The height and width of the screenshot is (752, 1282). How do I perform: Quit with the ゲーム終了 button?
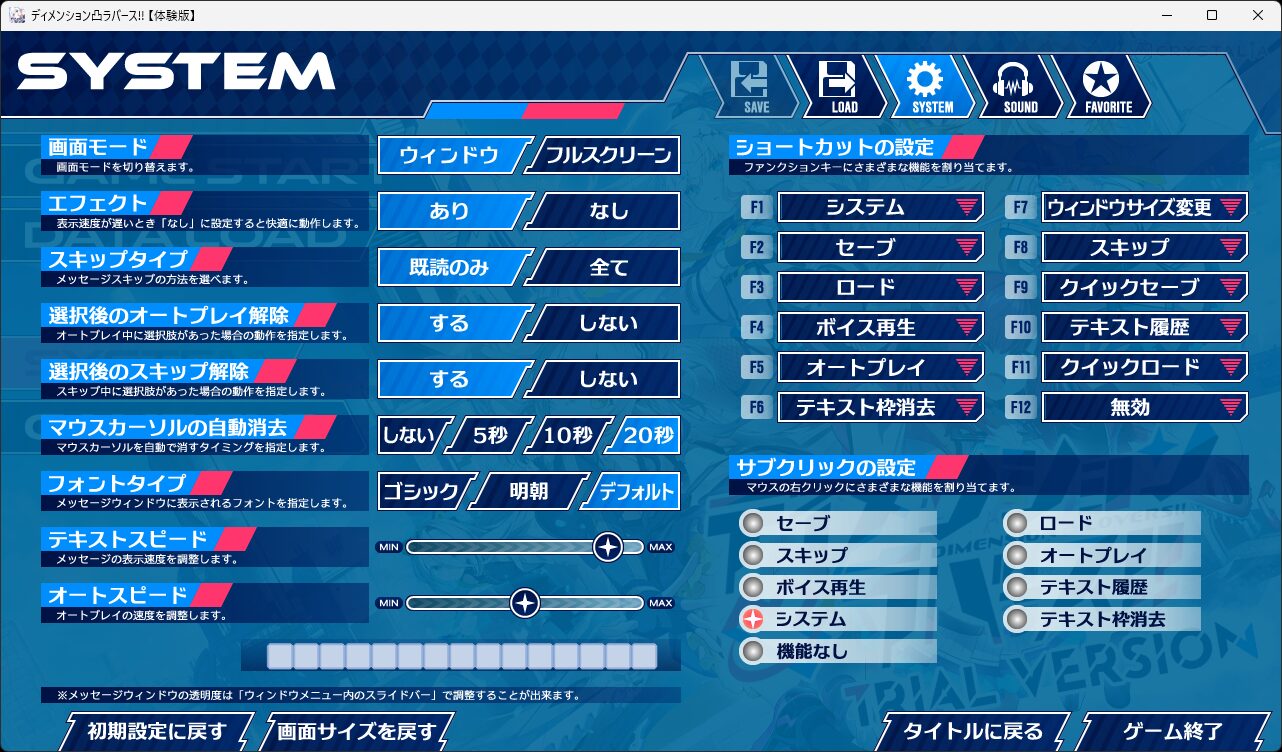coord(1172,731)
